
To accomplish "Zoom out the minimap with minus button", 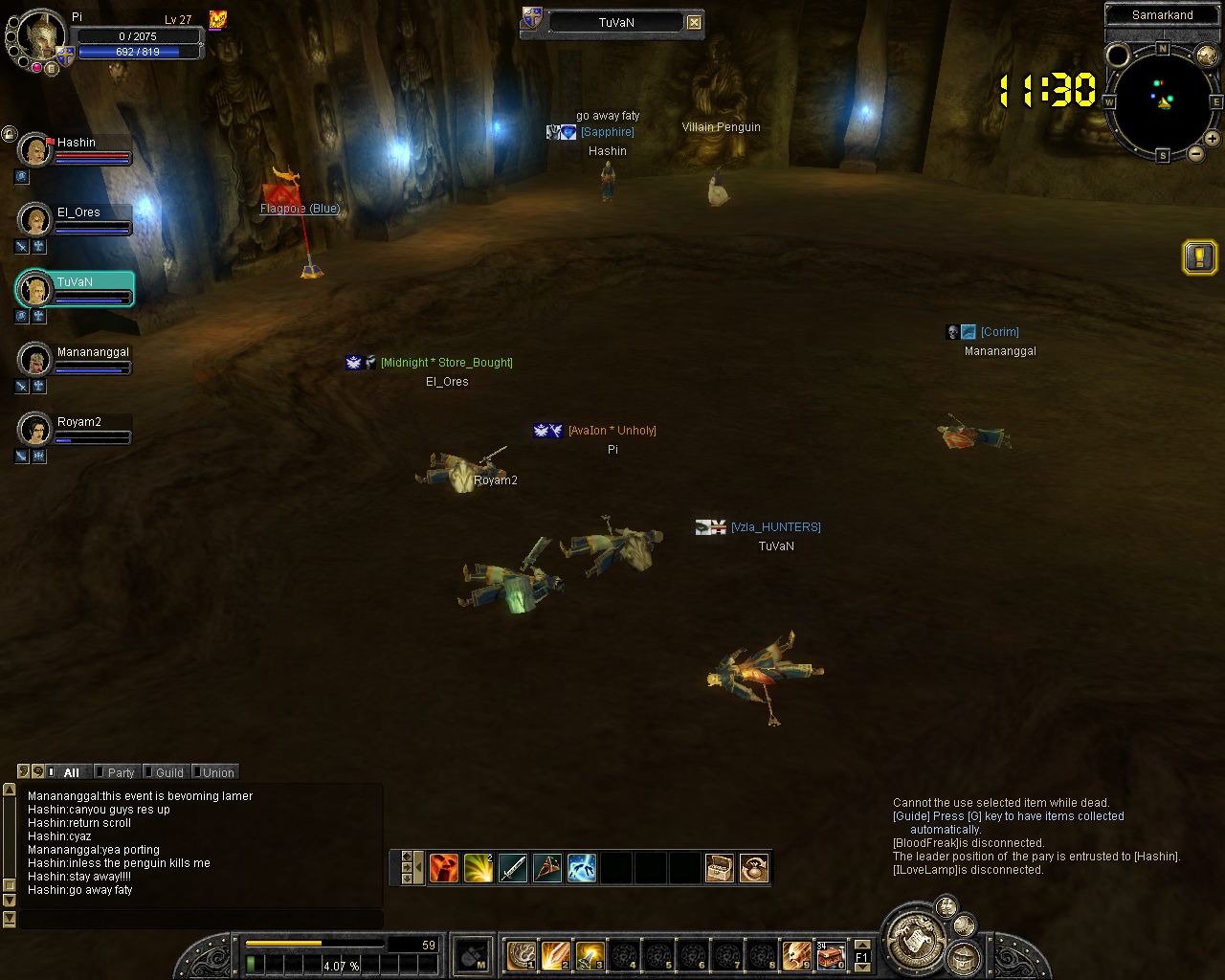I will coord(1195,153).
